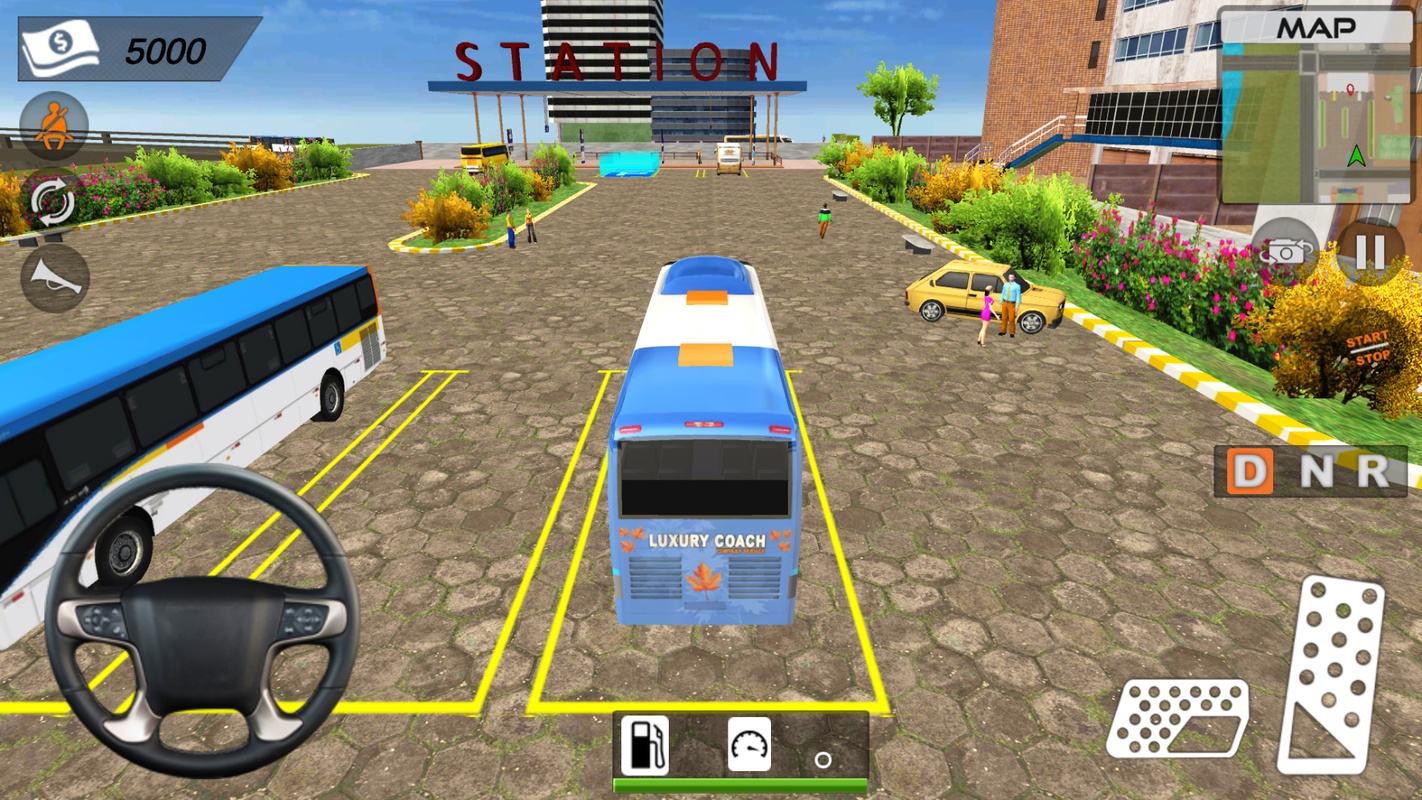Select N neutral gear
Image resolution: width=1422 pixels, height=800 pixels.
(x=1316, y=471)
